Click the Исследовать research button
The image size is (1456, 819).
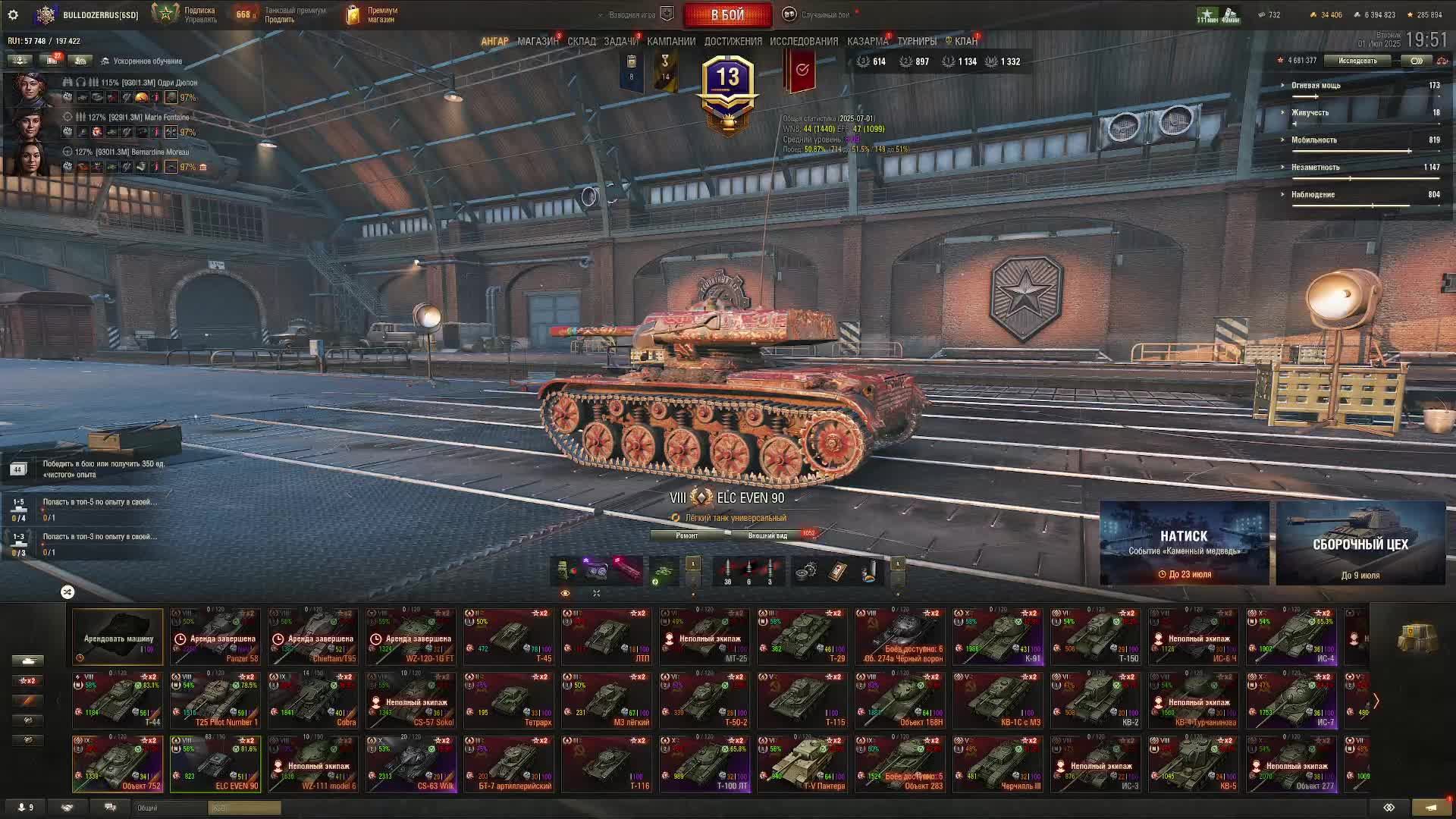[x=1357, y=61]
